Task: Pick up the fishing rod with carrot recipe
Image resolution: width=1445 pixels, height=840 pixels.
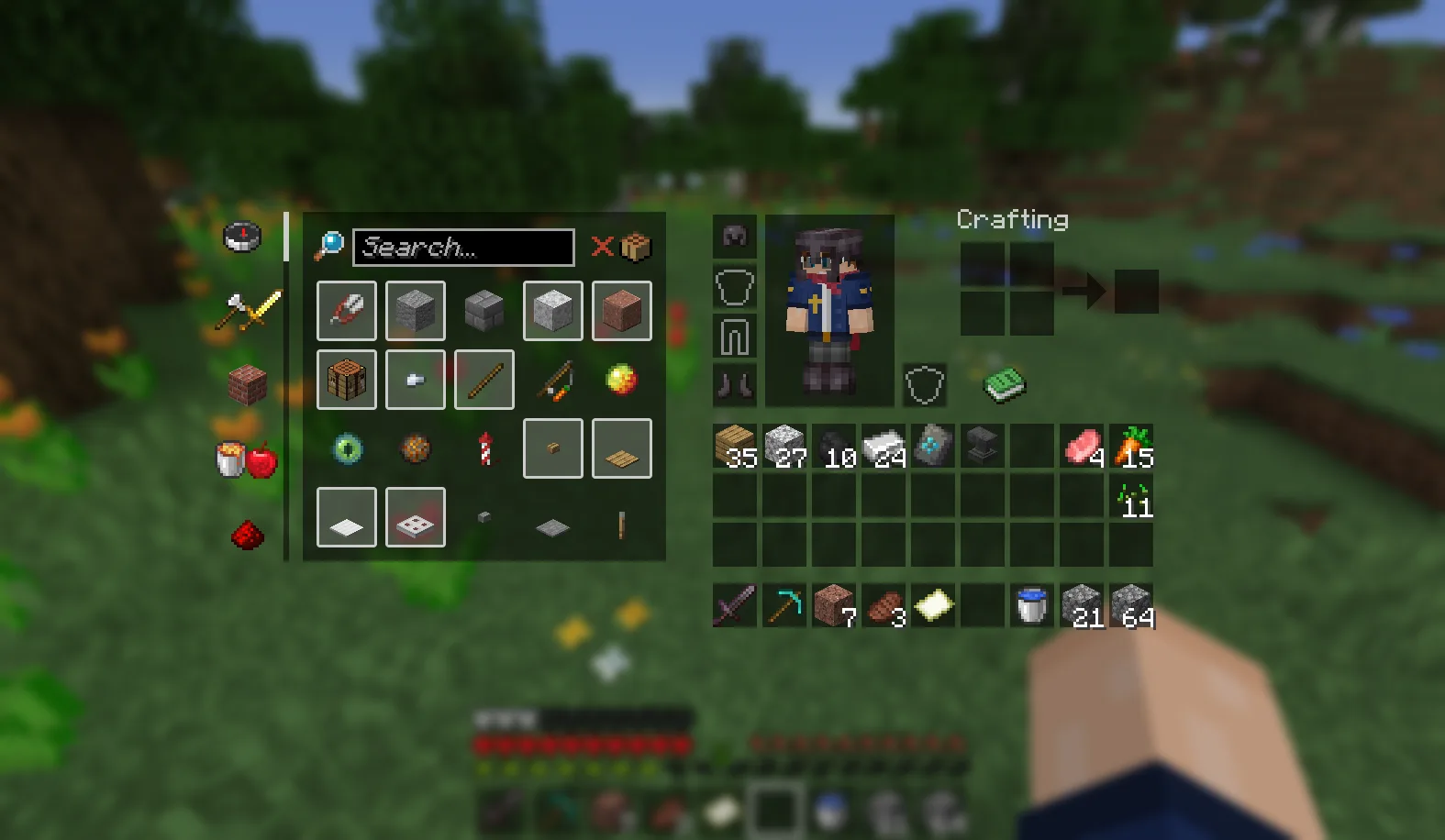Action: coord(554,378)
